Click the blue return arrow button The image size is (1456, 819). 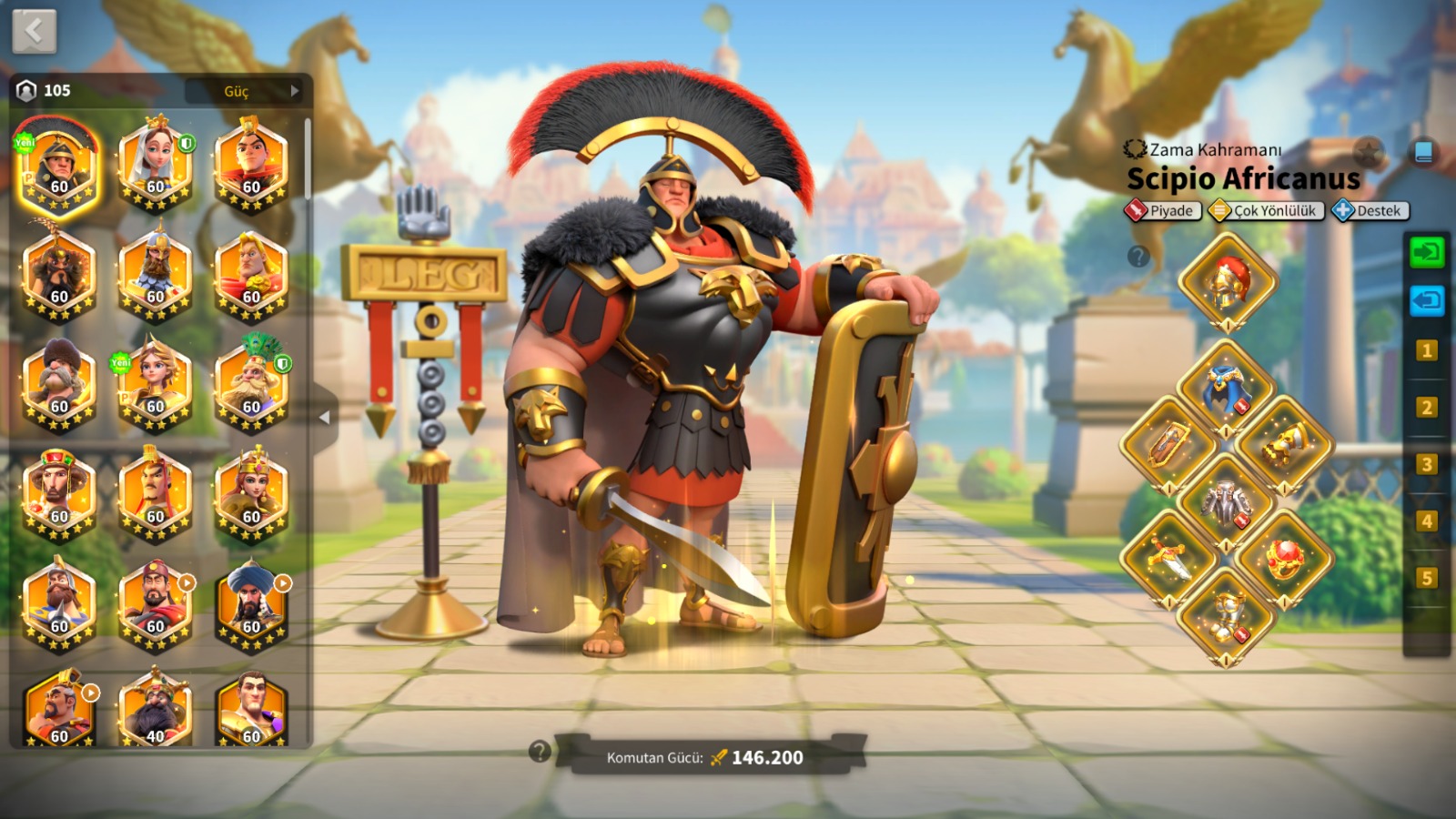(x=1426, y=300)
